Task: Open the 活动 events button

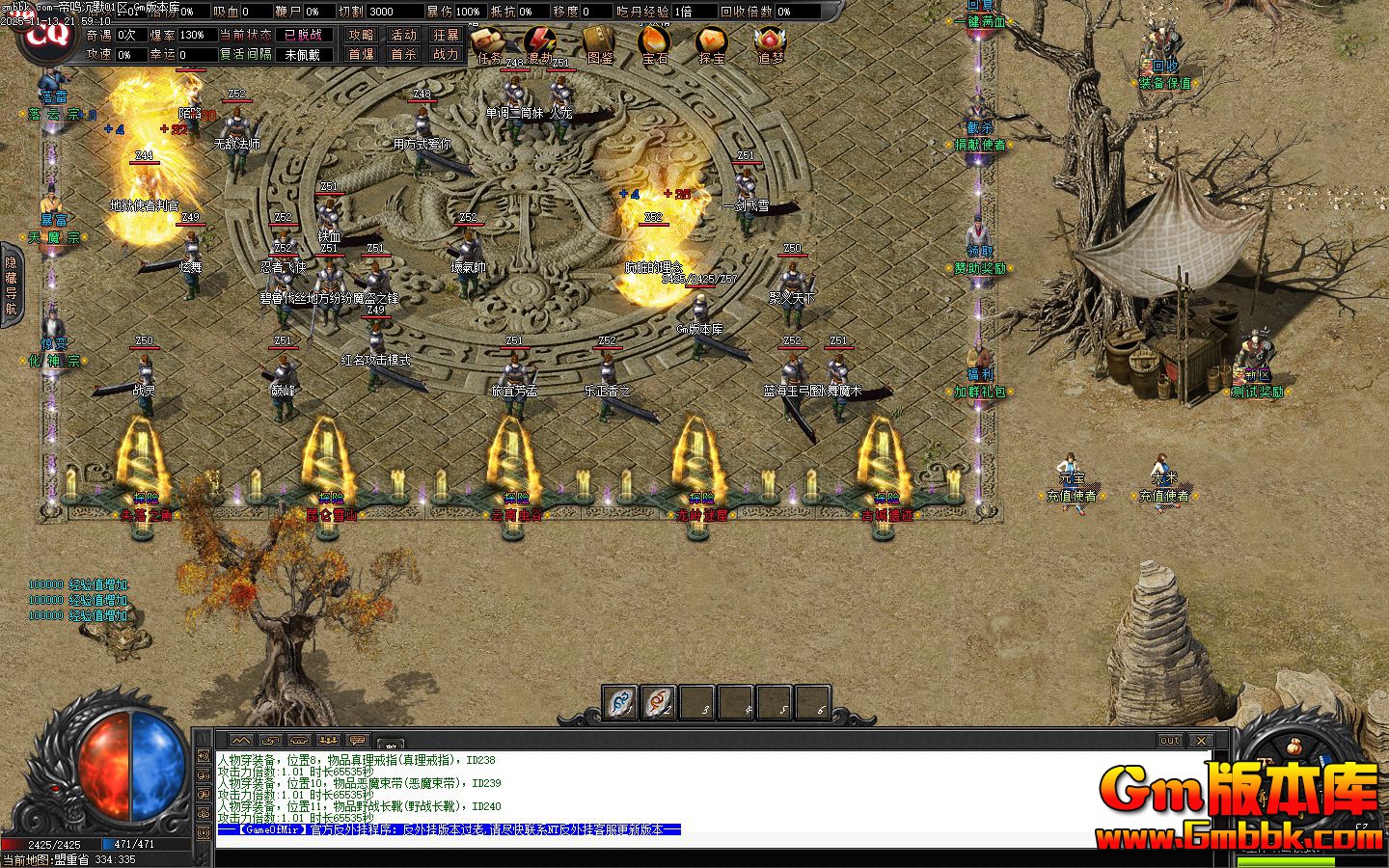Action: coord(403,35)
